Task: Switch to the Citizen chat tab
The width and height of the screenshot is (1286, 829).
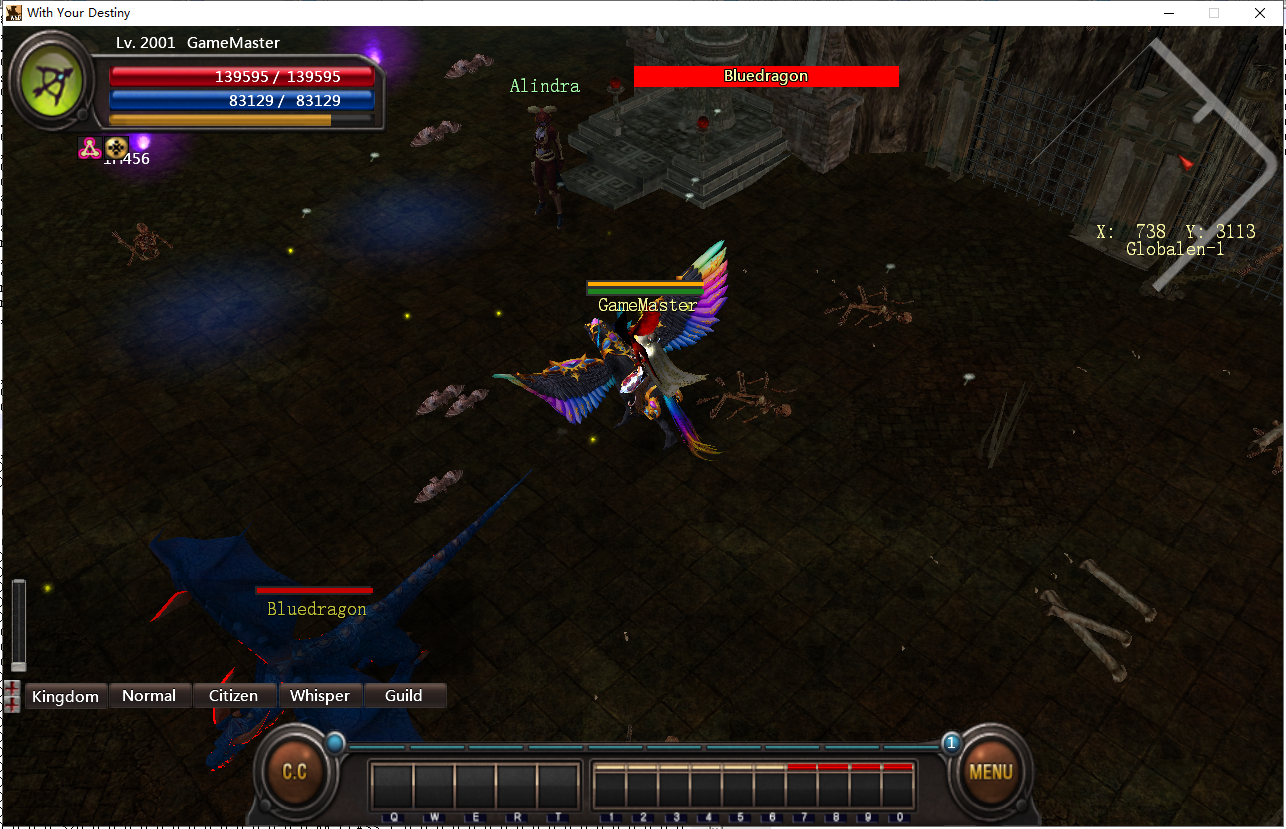Action: point(233,695)
